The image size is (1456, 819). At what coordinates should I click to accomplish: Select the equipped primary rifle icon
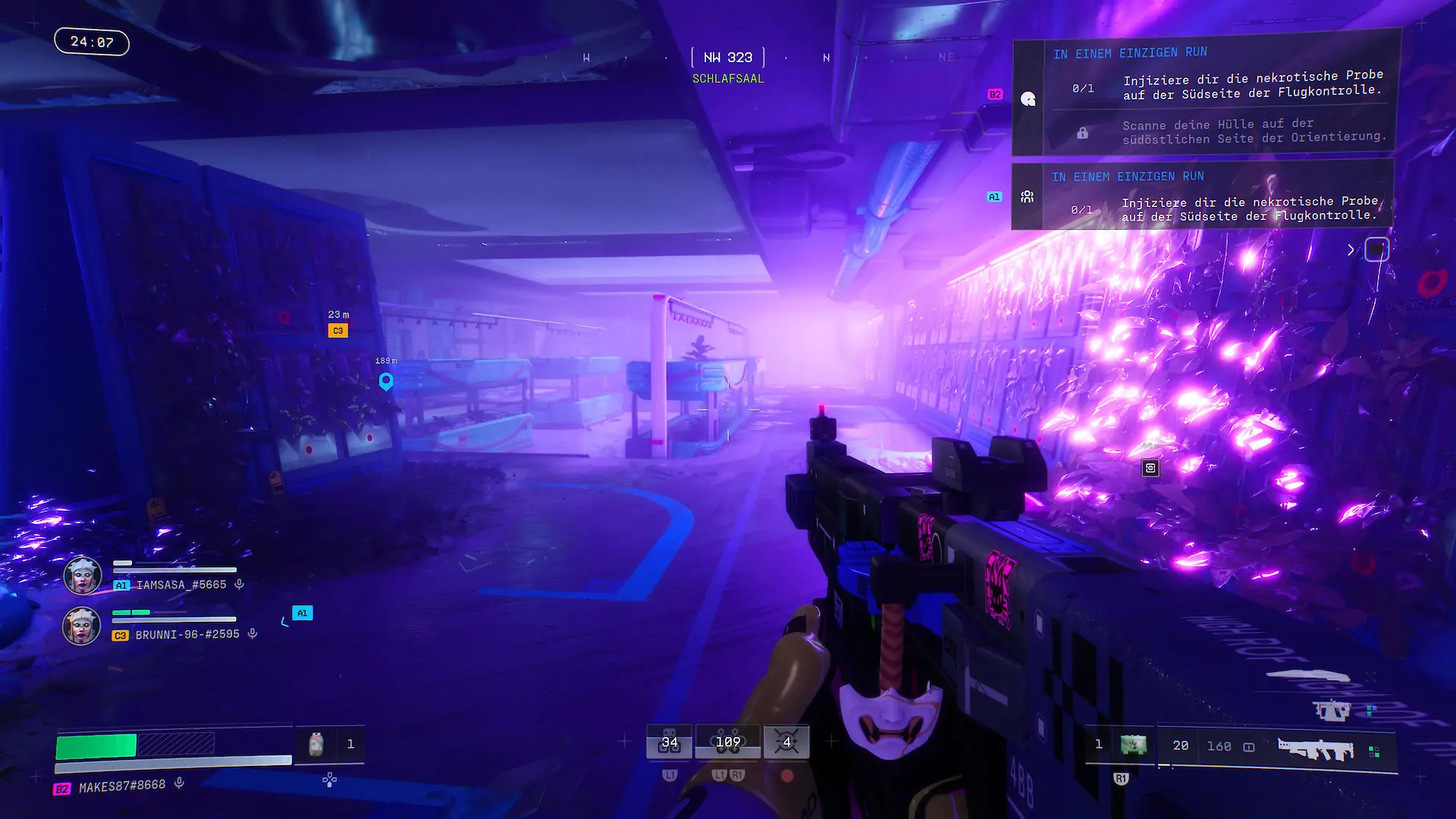tap(1316, 749)
